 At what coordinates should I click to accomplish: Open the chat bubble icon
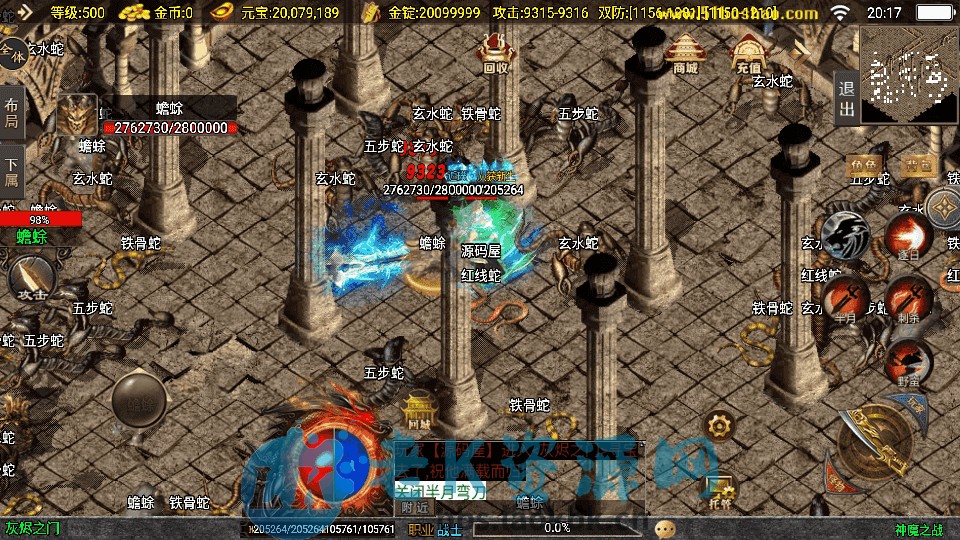(665, 528)
